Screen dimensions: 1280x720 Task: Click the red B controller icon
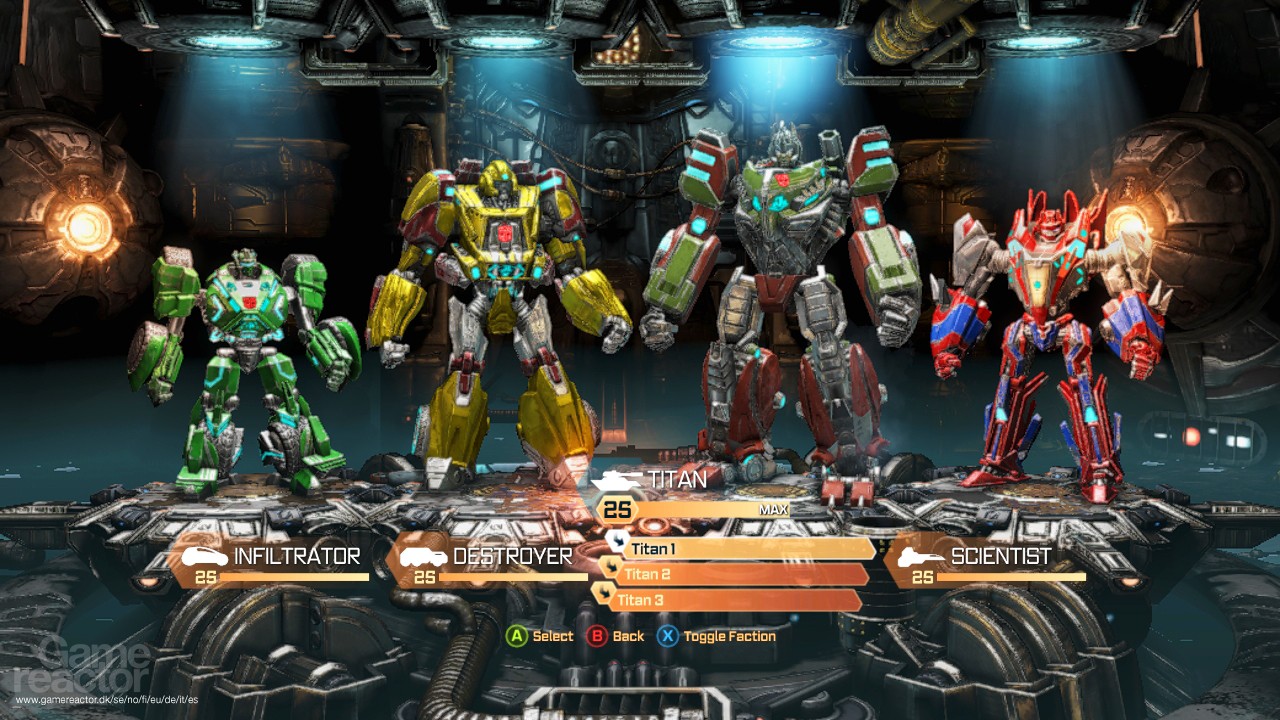595,636
